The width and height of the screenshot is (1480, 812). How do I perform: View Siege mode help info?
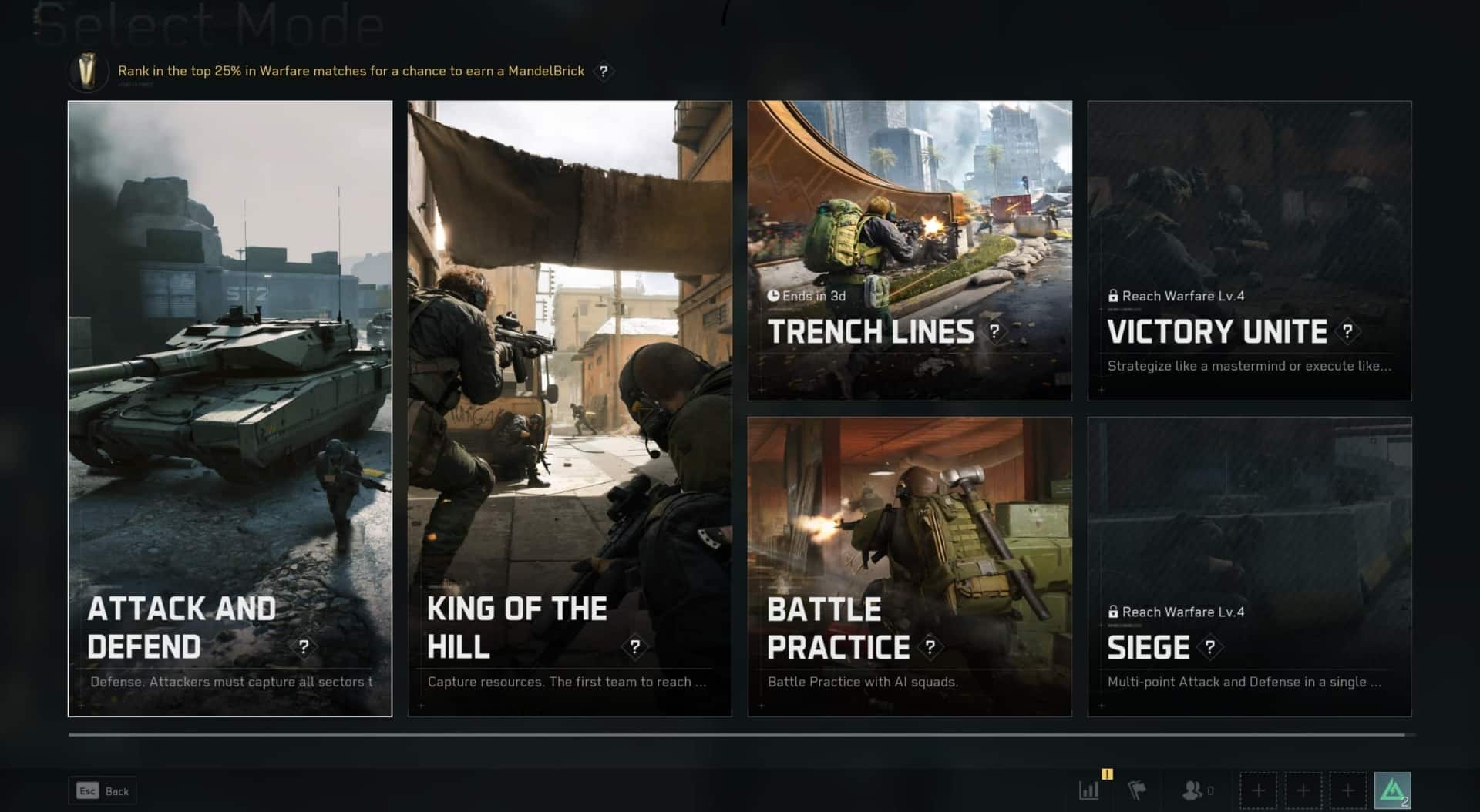pos(1210,647)
